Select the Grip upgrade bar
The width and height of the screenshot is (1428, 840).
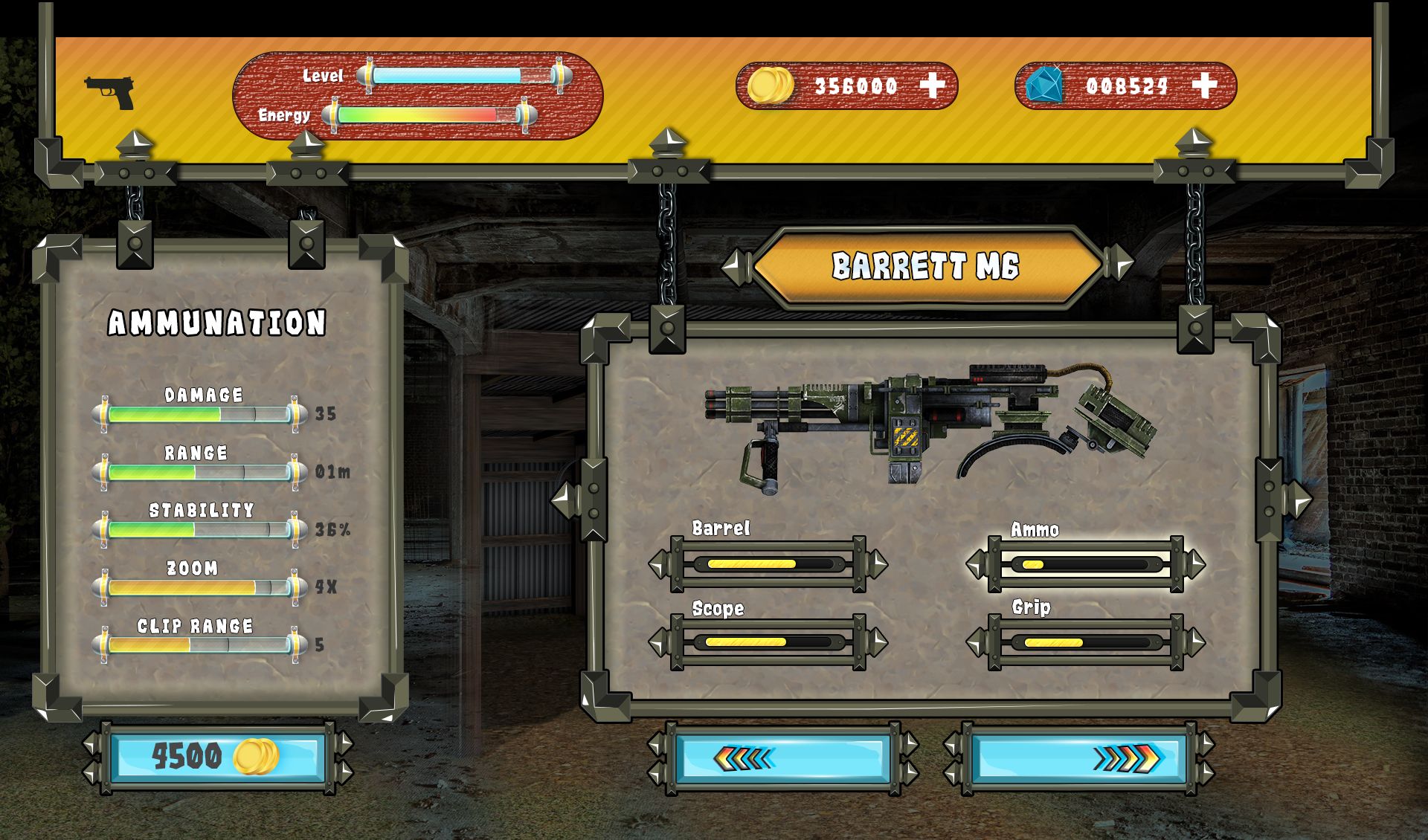(x=1086, y=642)
